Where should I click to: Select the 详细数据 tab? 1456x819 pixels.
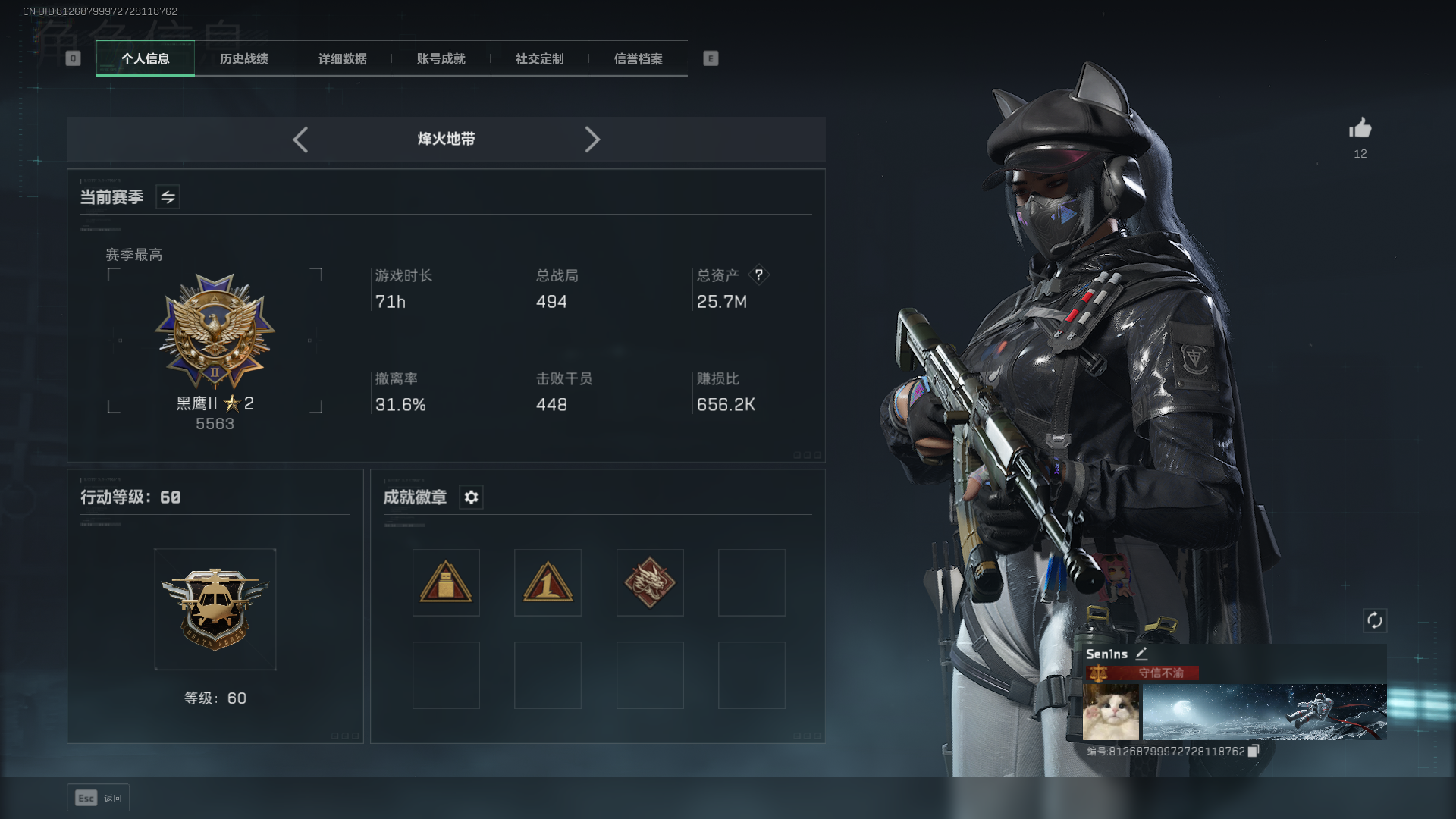pyautogui.click(x=342, y=58)
